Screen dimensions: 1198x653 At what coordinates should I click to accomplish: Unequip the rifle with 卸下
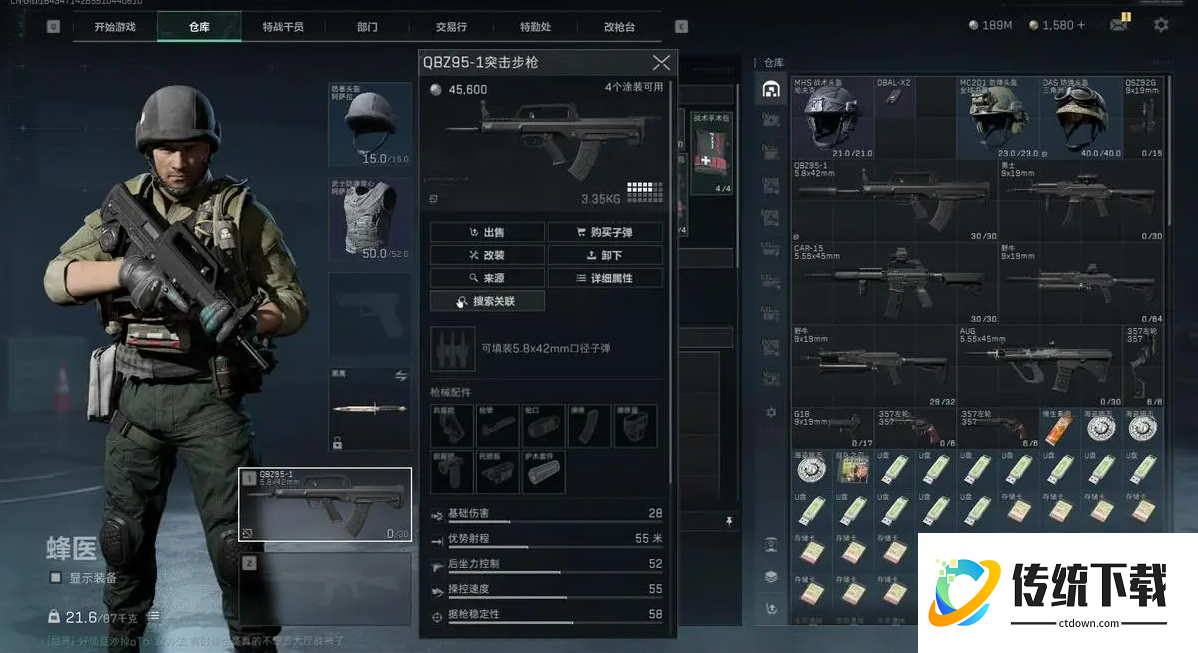(605, 255)
